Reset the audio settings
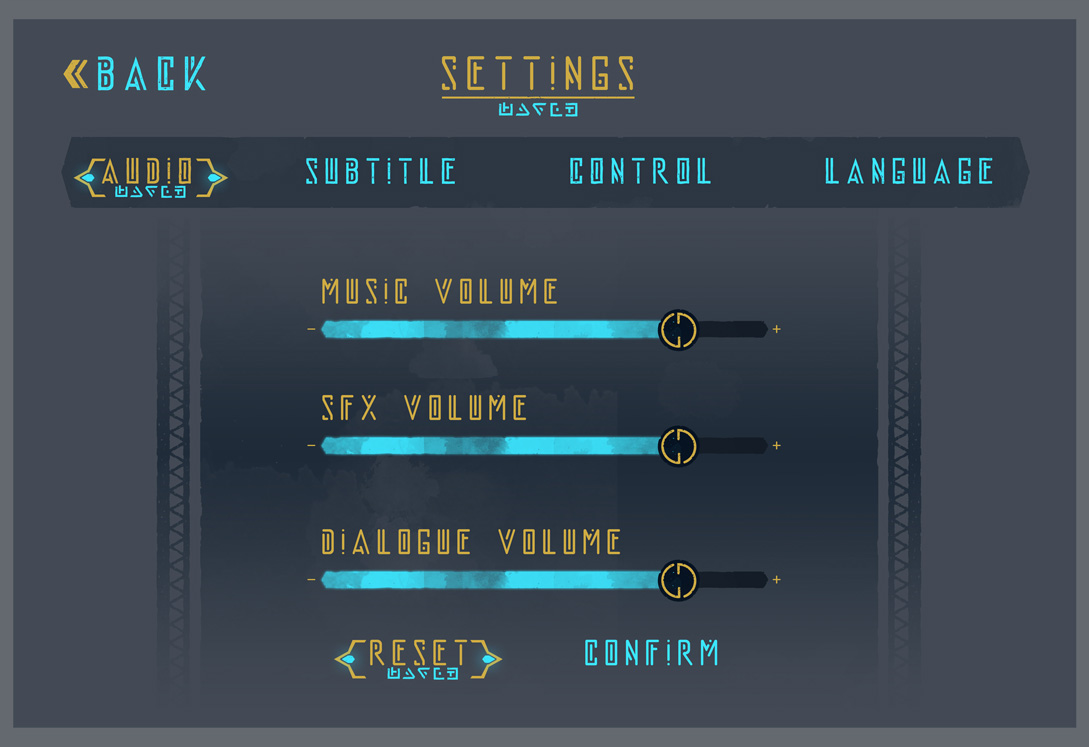1089x747 pixels. (418, 656)
